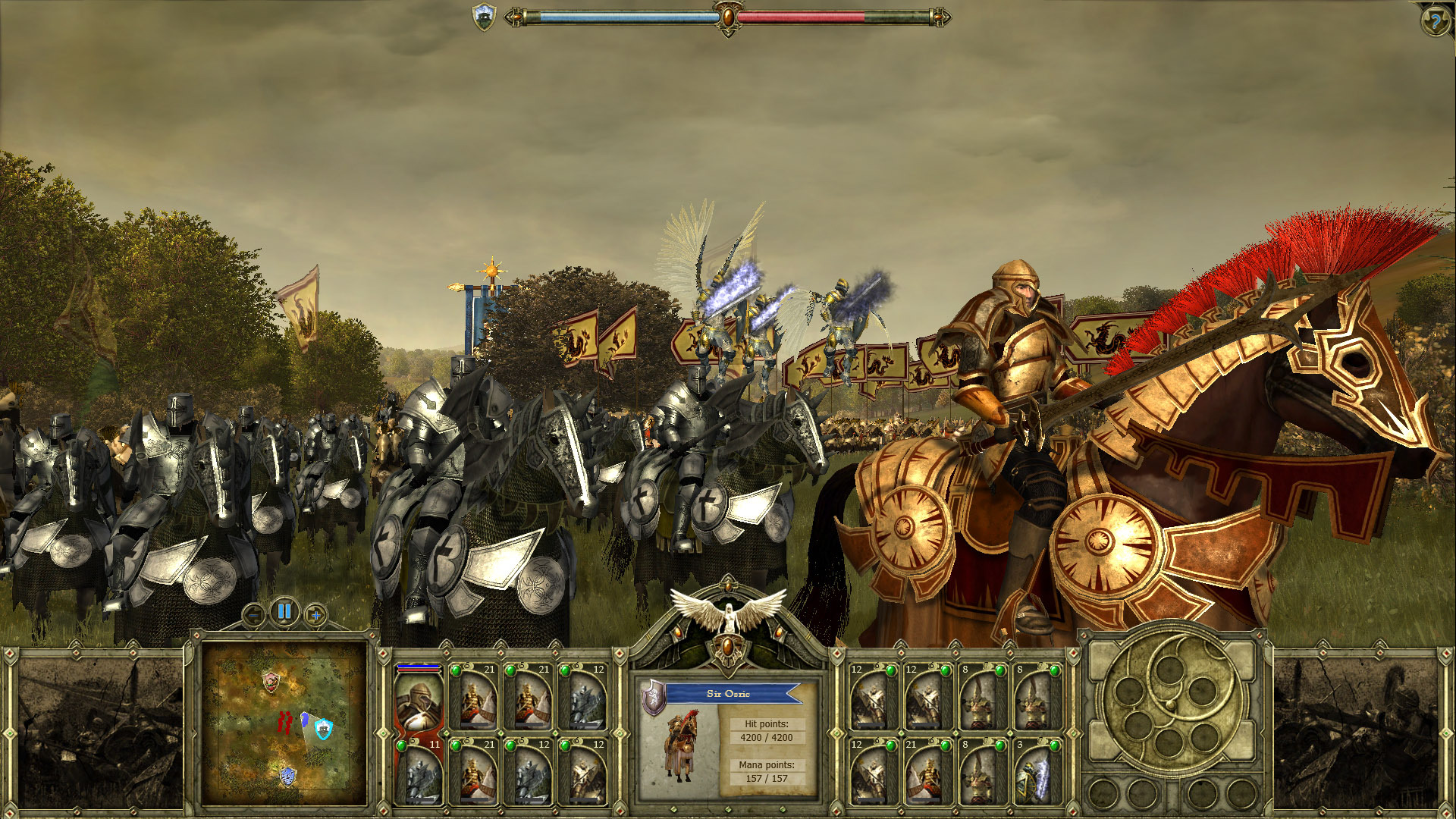Open the help panel via the question mark icon

click(1436, 19)
